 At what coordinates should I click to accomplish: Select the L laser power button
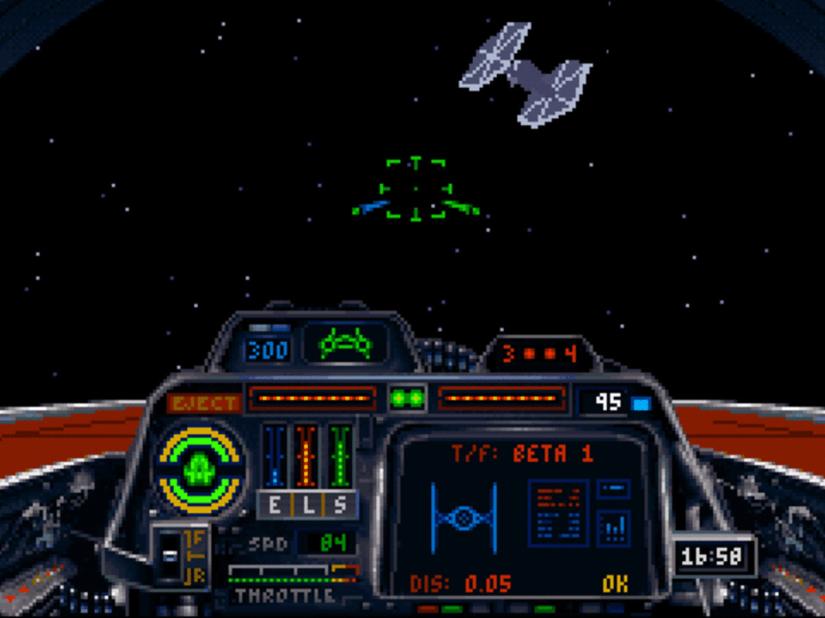307,505
